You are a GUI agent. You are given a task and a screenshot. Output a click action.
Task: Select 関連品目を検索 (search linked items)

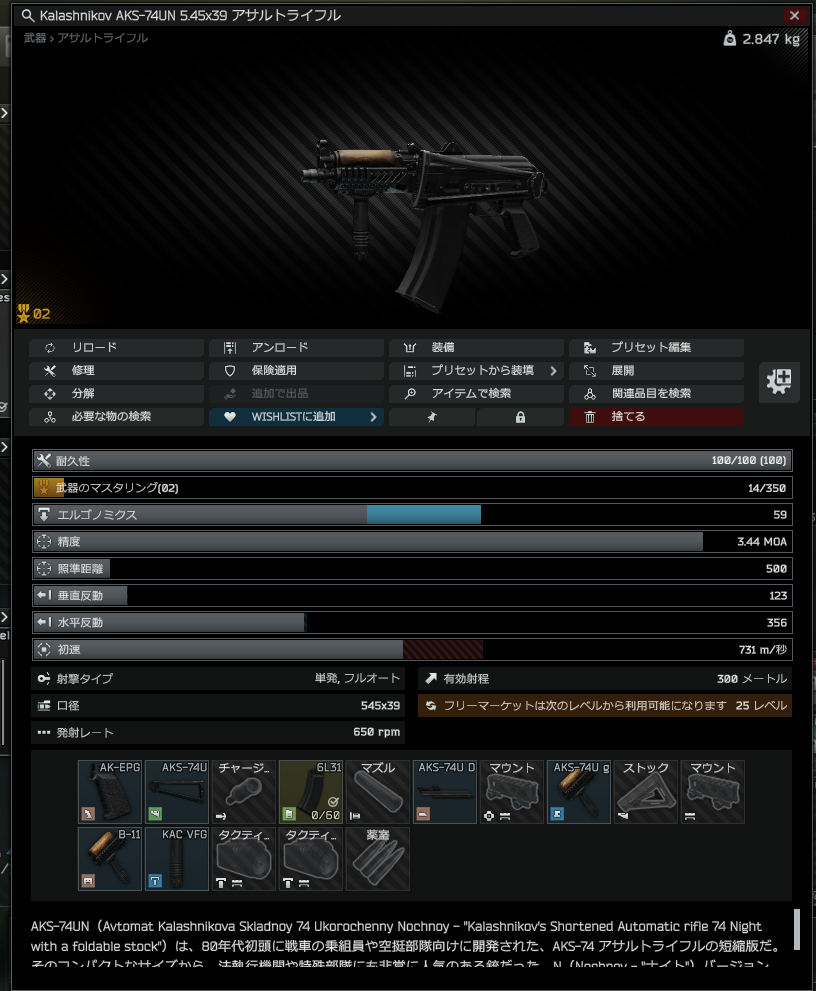[x=656, y=394]
